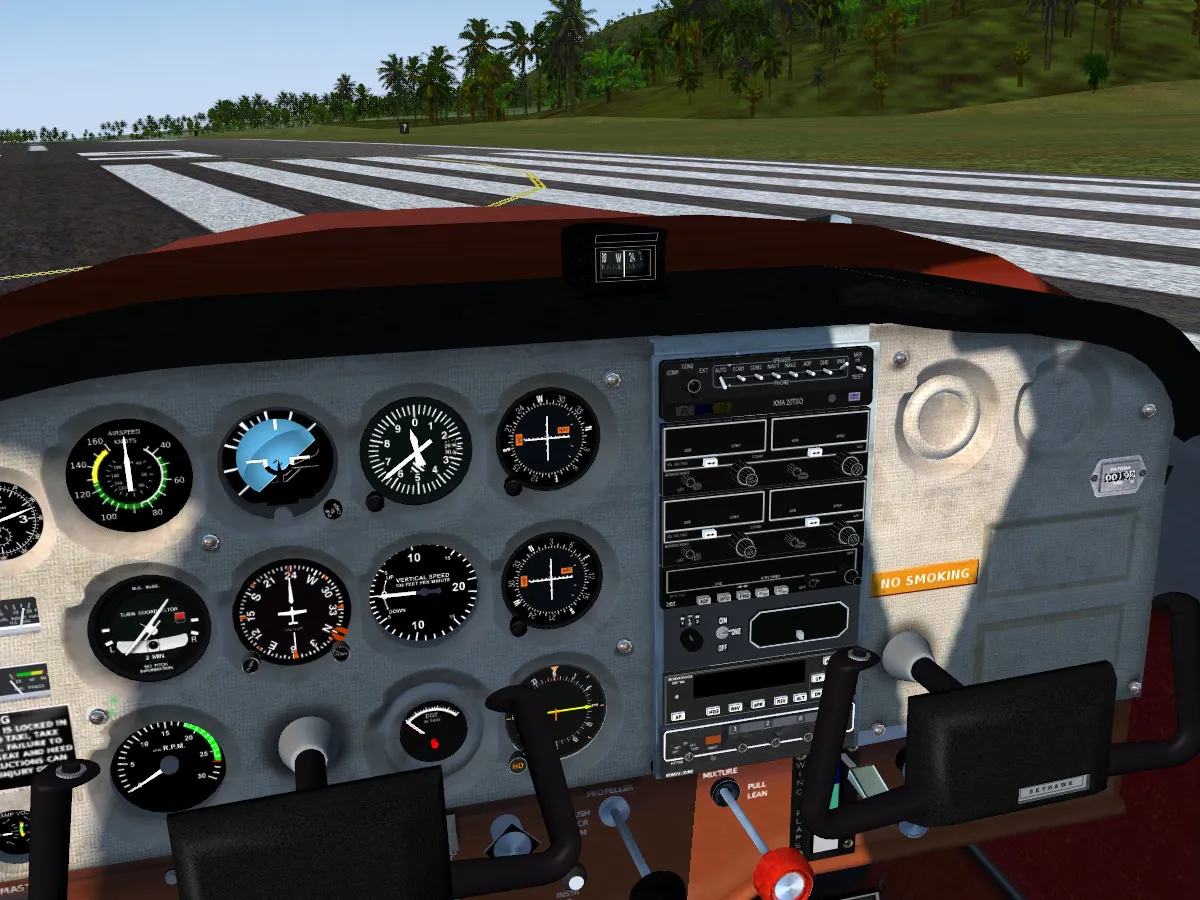Activate the autopilot HDG mode button
Screen dimensions: 1200x900
click(713, 710)
